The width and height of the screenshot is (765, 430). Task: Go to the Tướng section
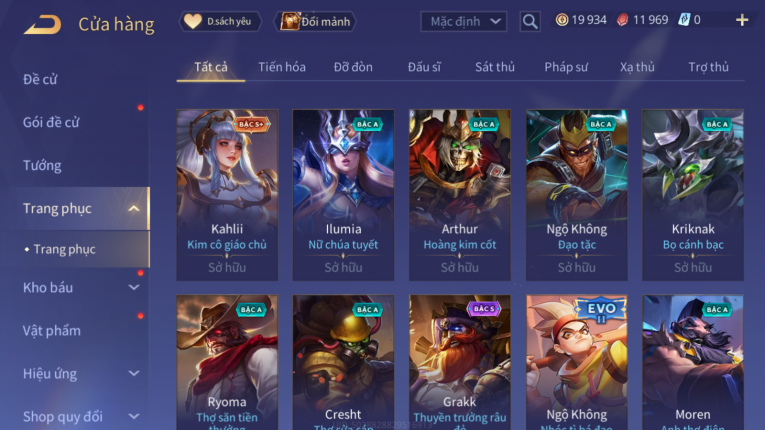pos(42,165)
